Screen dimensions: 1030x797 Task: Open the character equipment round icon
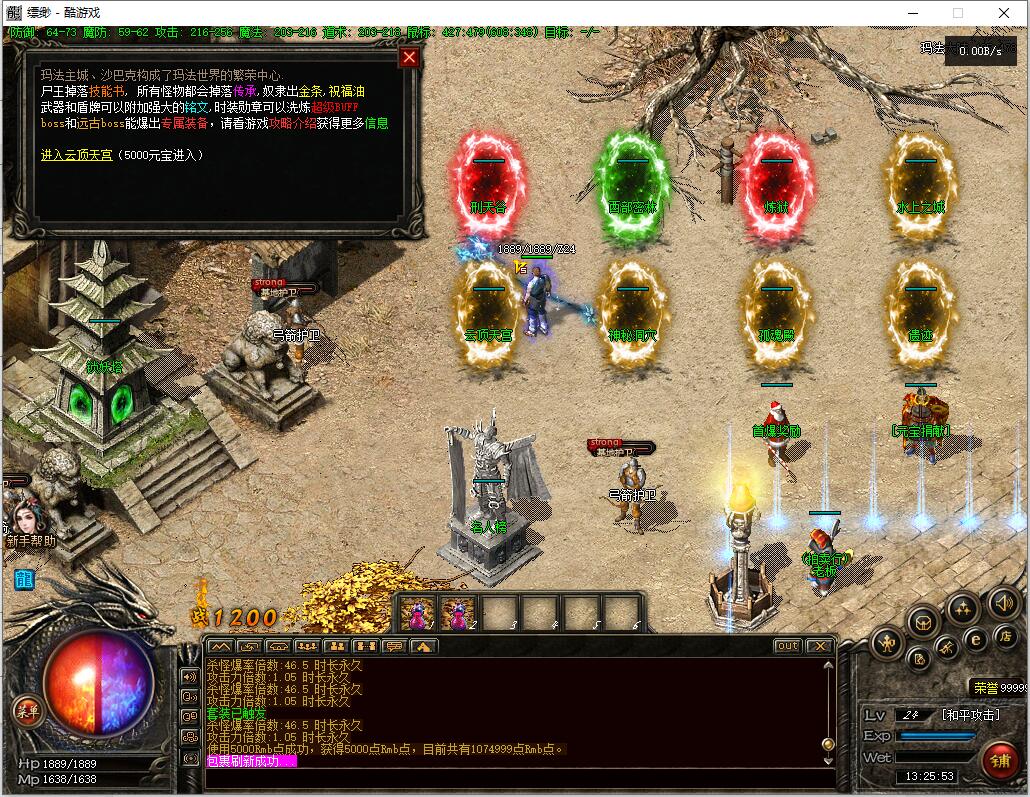point(888,643)
